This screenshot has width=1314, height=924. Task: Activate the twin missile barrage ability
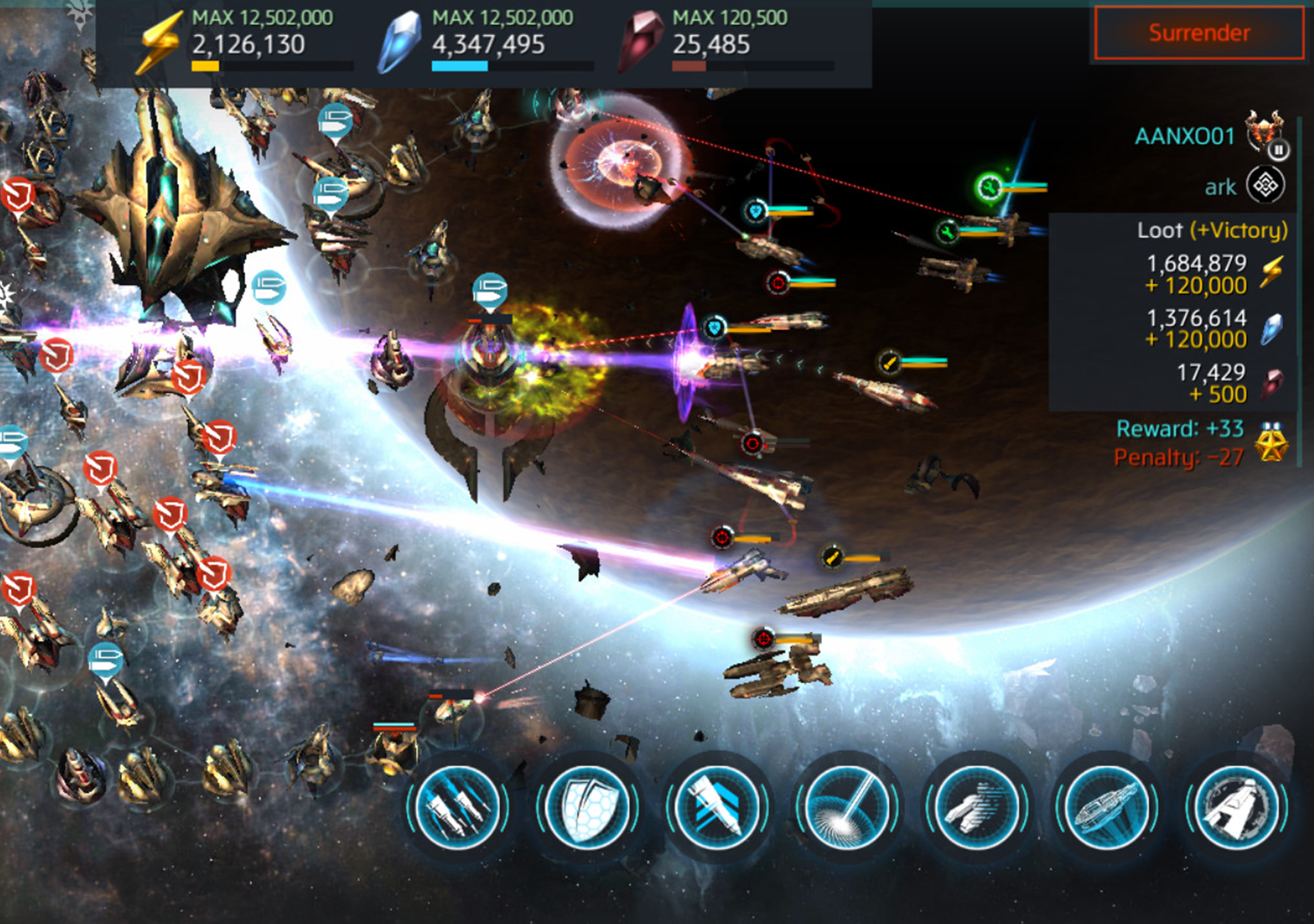coord(457,808)
